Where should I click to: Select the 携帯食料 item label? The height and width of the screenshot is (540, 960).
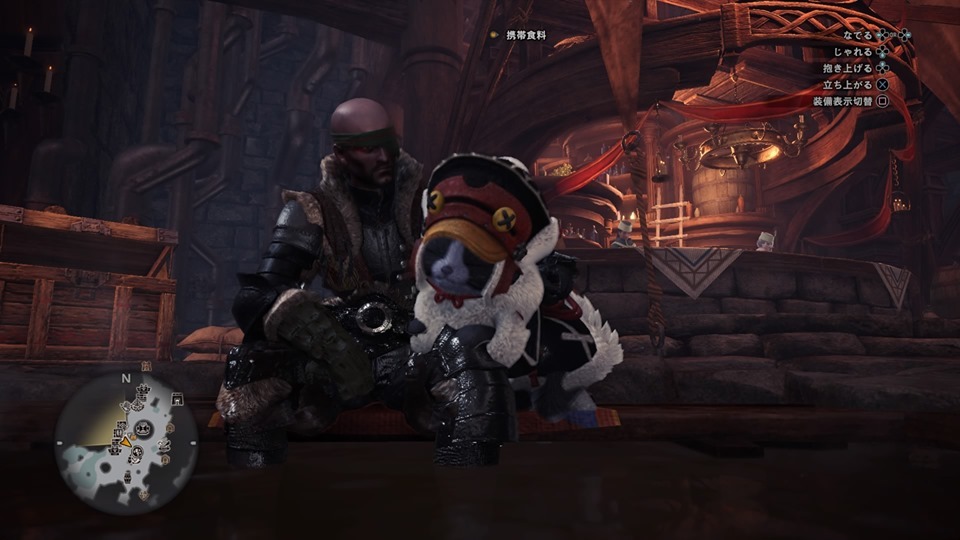[526, 36]
